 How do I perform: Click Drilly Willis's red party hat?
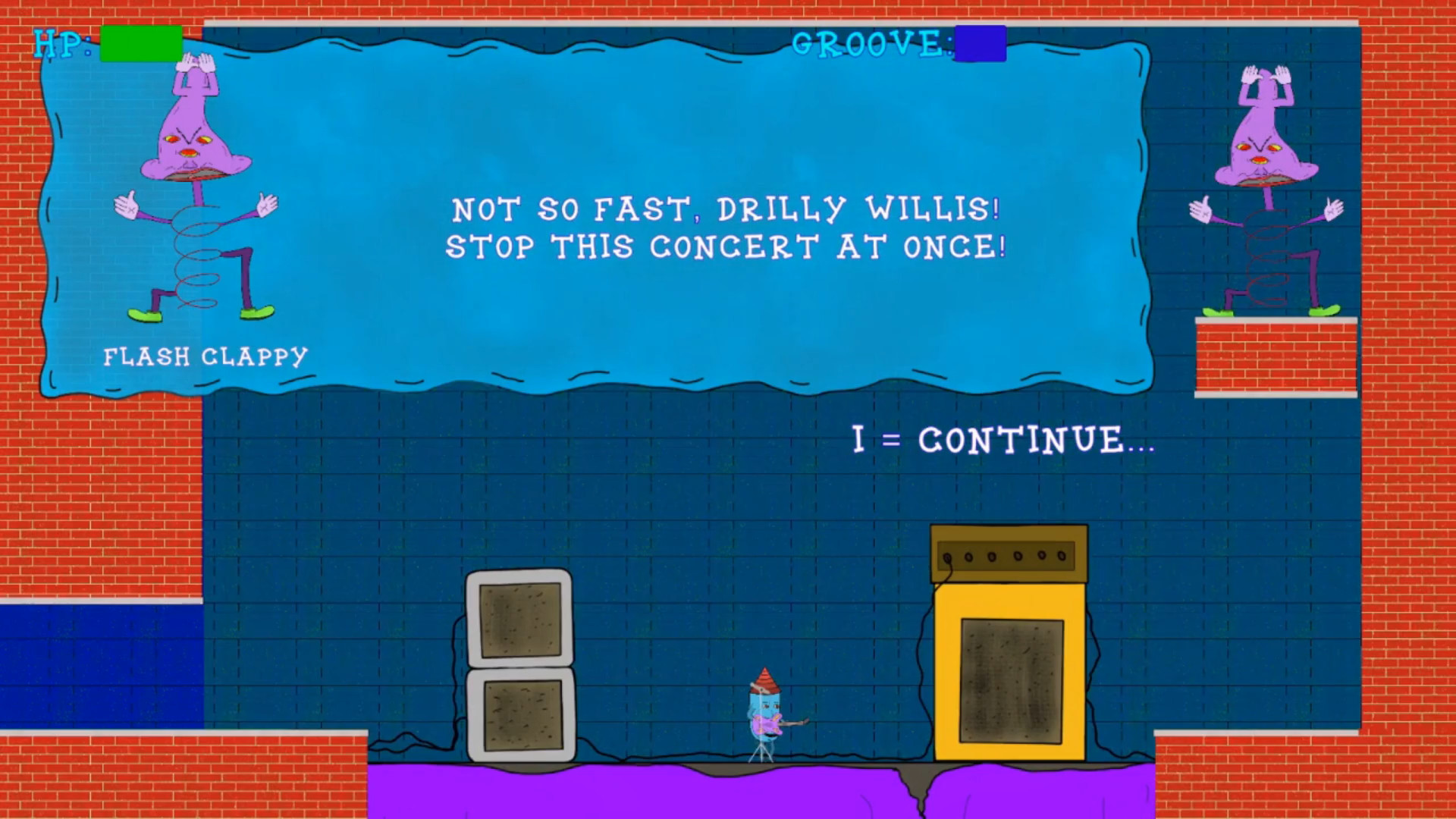coord(764,679)
